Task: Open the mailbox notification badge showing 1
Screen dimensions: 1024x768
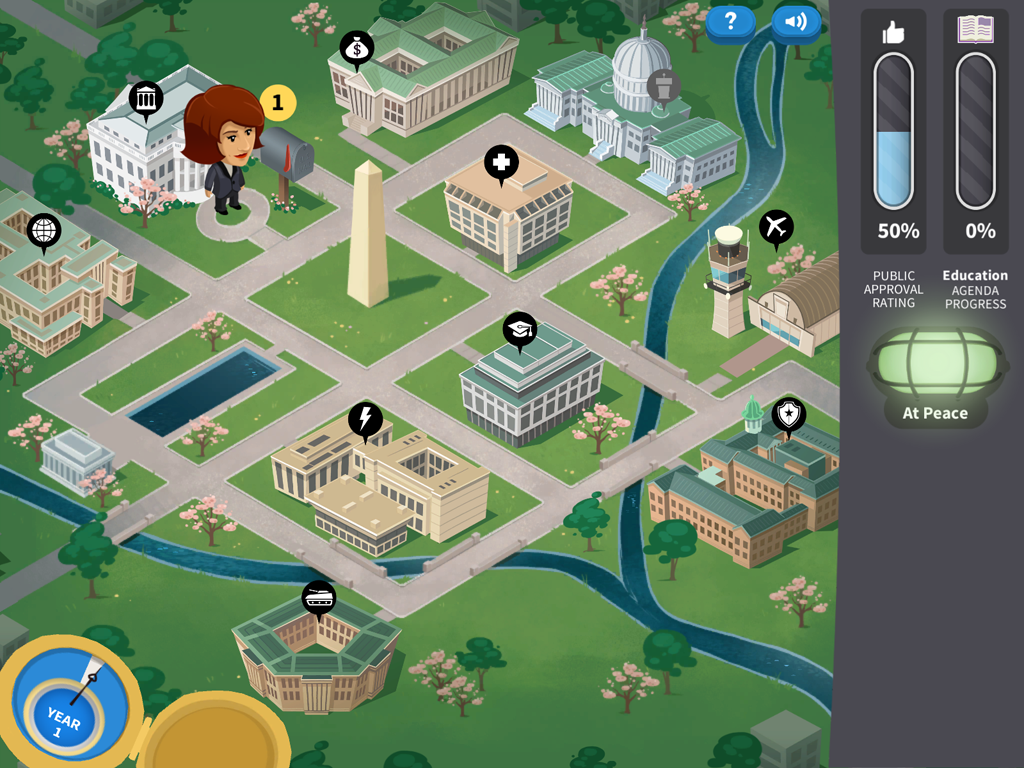Action: (278, 102)
